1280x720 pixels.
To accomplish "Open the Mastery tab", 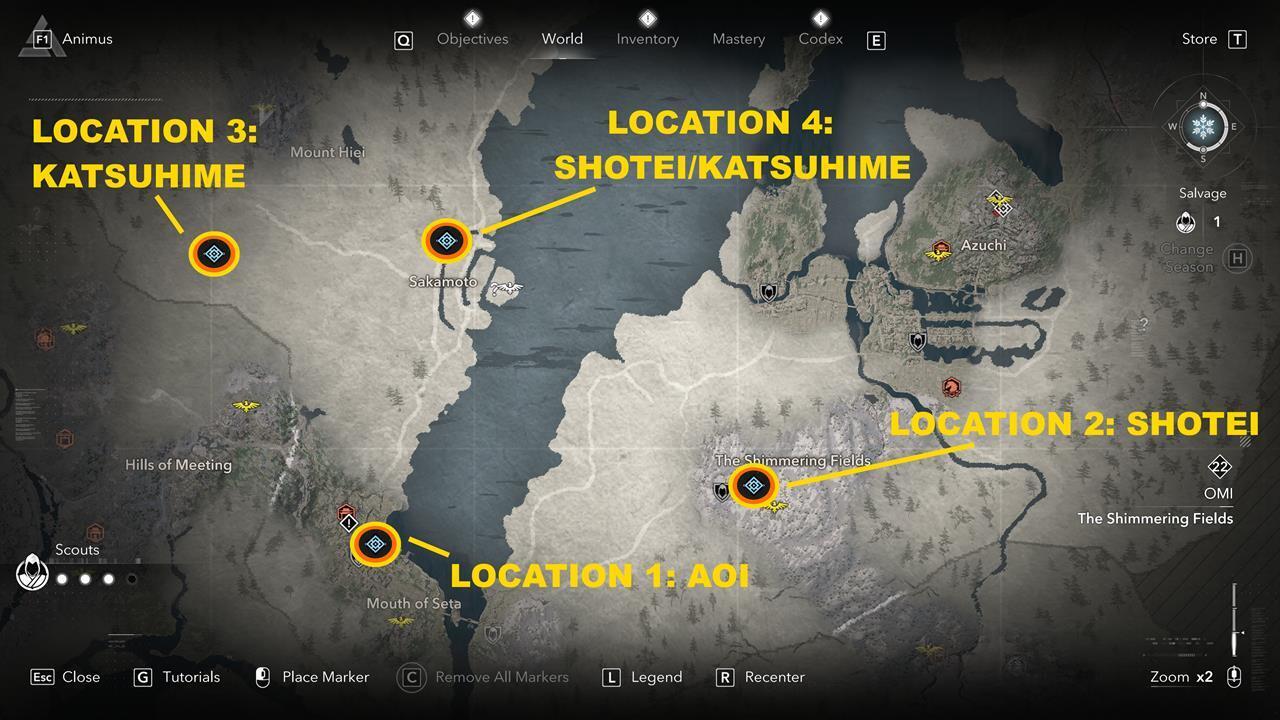I will (738, 39).
